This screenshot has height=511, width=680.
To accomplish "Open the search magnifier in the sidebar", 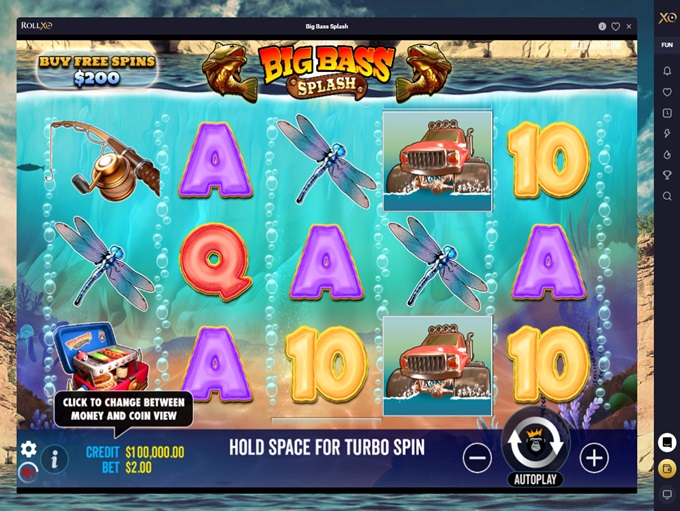I will click(x=667, y=196).
